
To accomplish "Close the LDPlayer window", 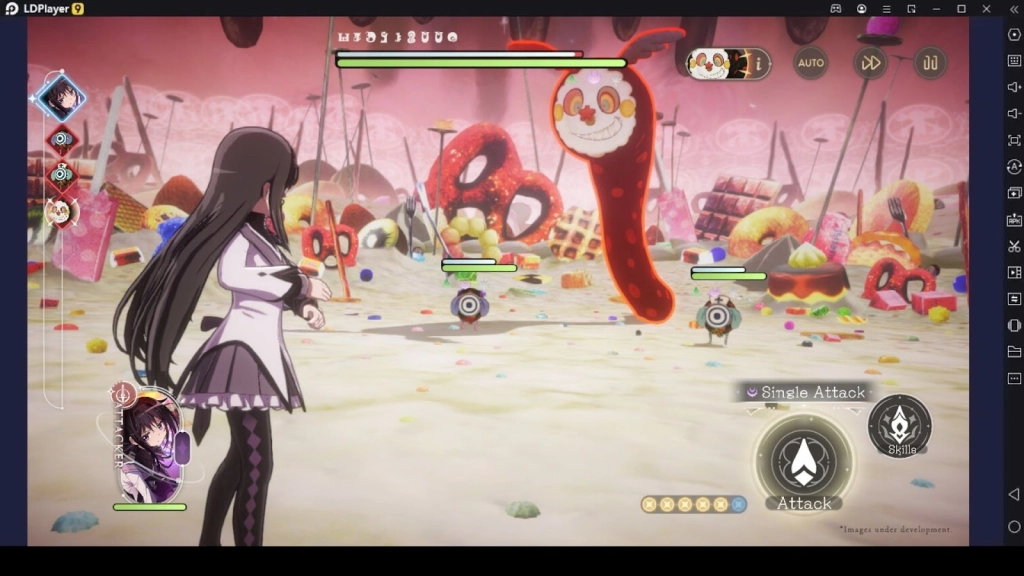I will tap(986, 8).
